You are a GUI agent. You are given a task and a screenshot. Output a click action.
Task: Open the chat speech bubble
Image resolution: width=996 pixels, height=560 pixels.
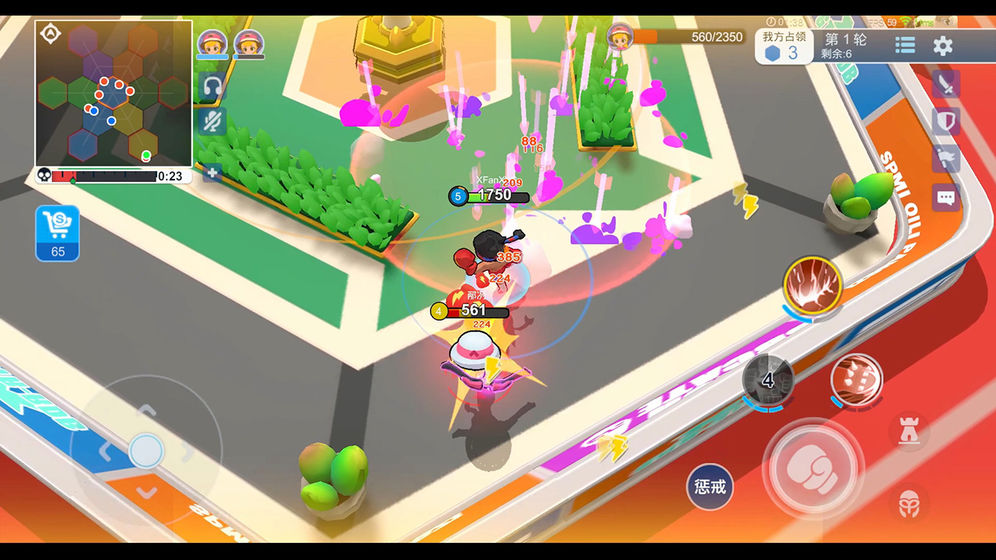click(x=946, y=196)
